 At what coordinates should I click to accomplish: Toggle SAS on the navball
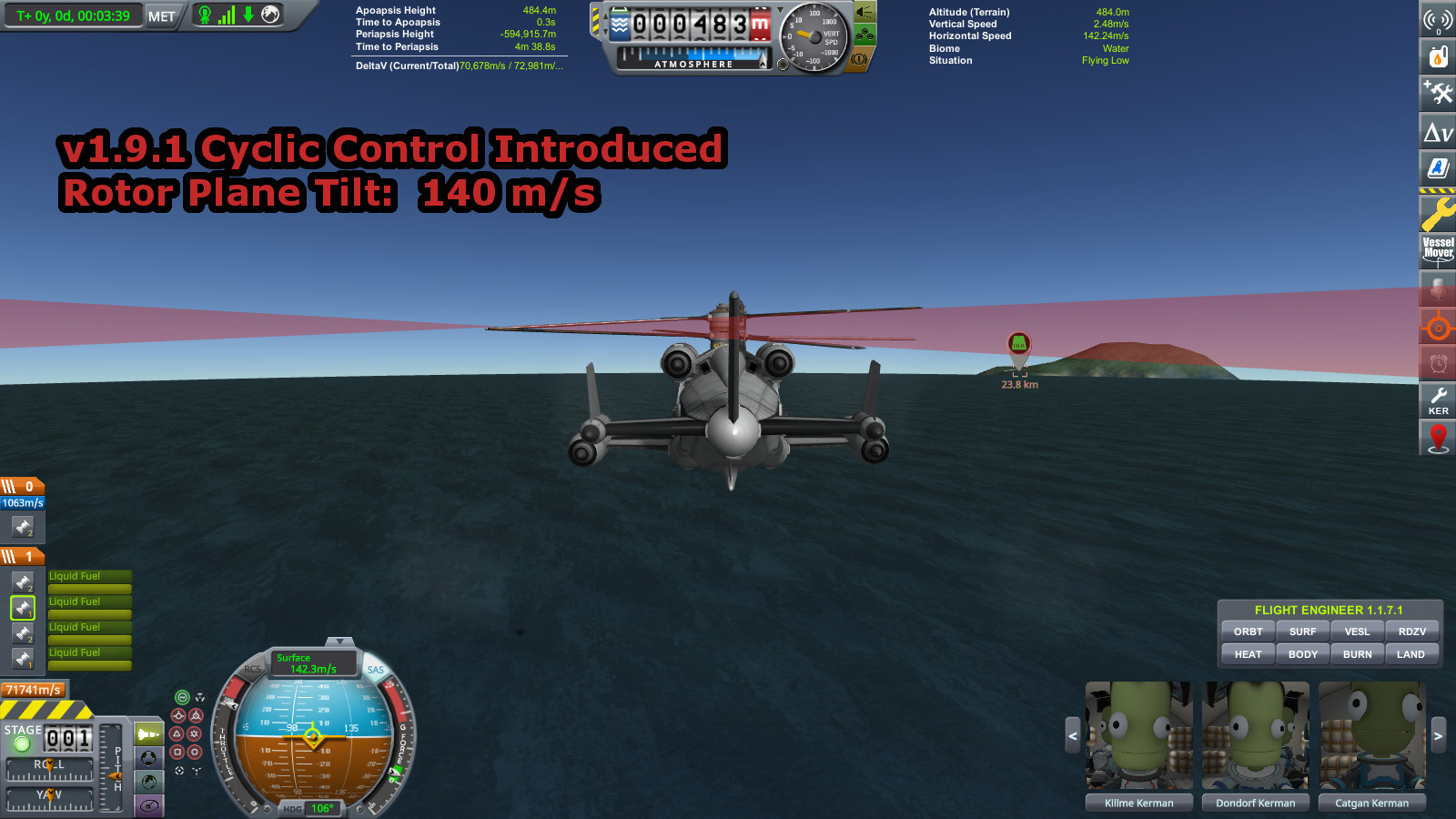(376, 670)
